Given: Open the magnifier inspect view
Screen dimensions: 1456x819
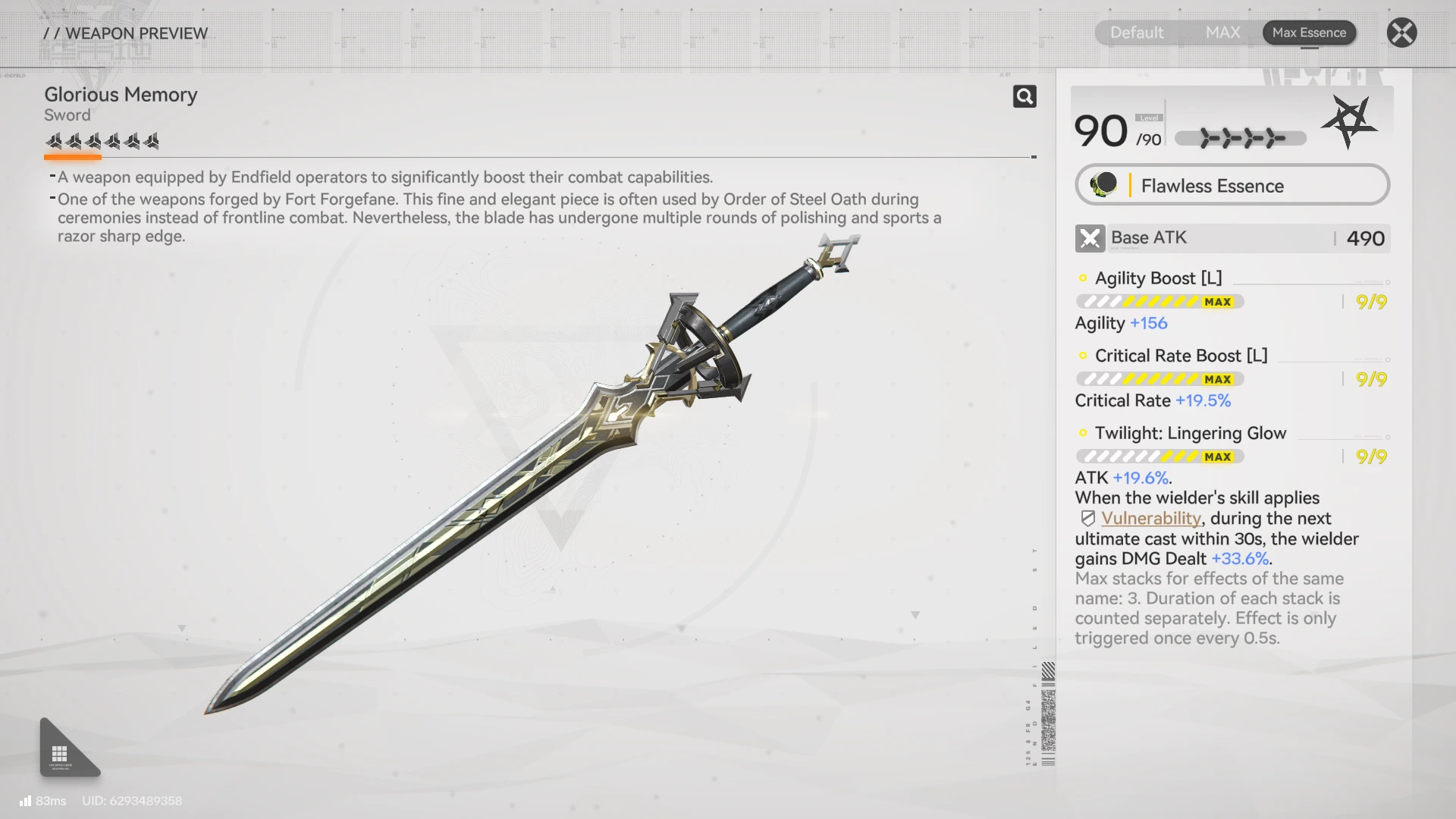Looking at the screenshot, I should point(1025,96).
